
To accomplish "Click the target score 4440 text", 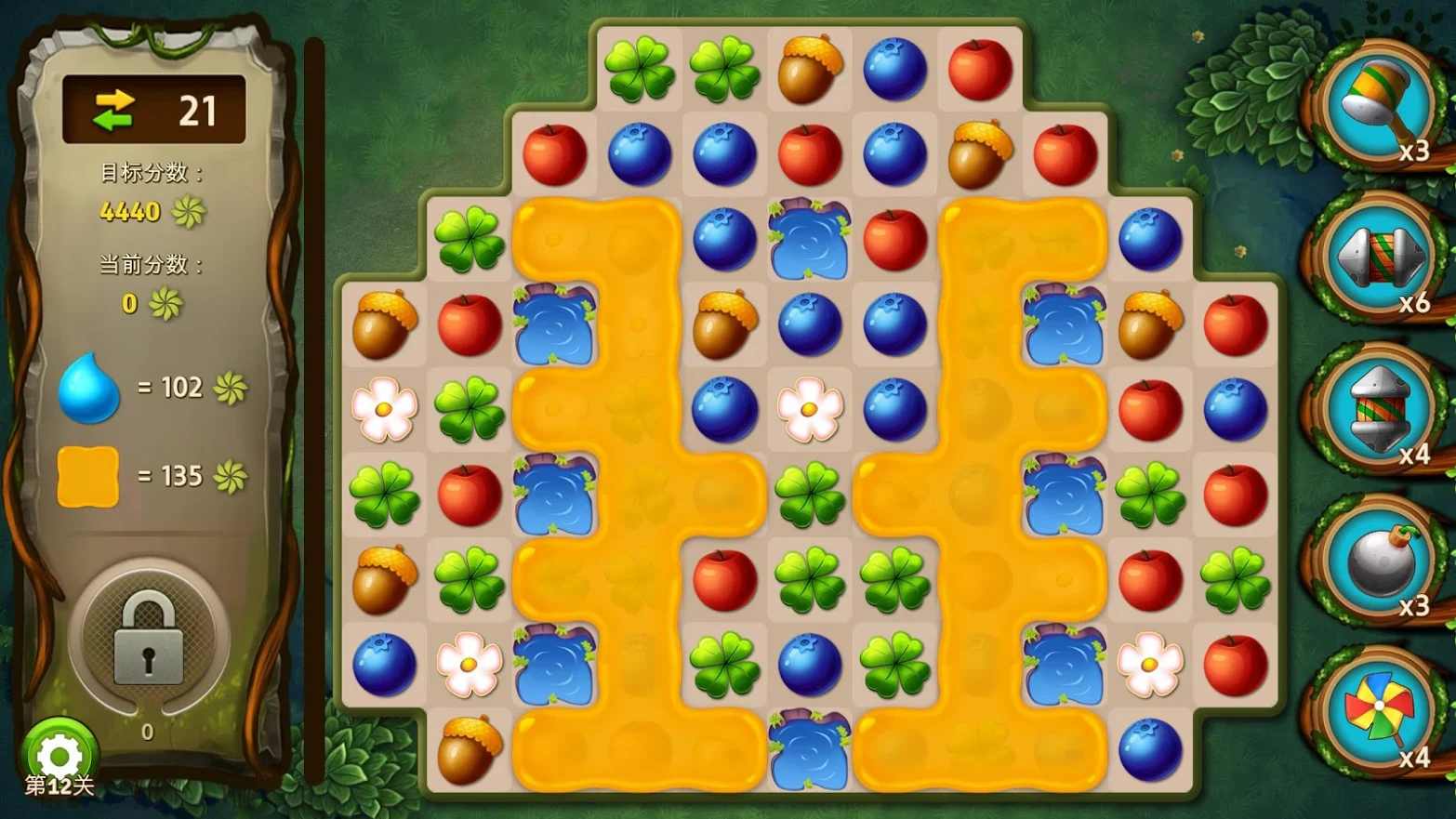I will tap(130, 212).
